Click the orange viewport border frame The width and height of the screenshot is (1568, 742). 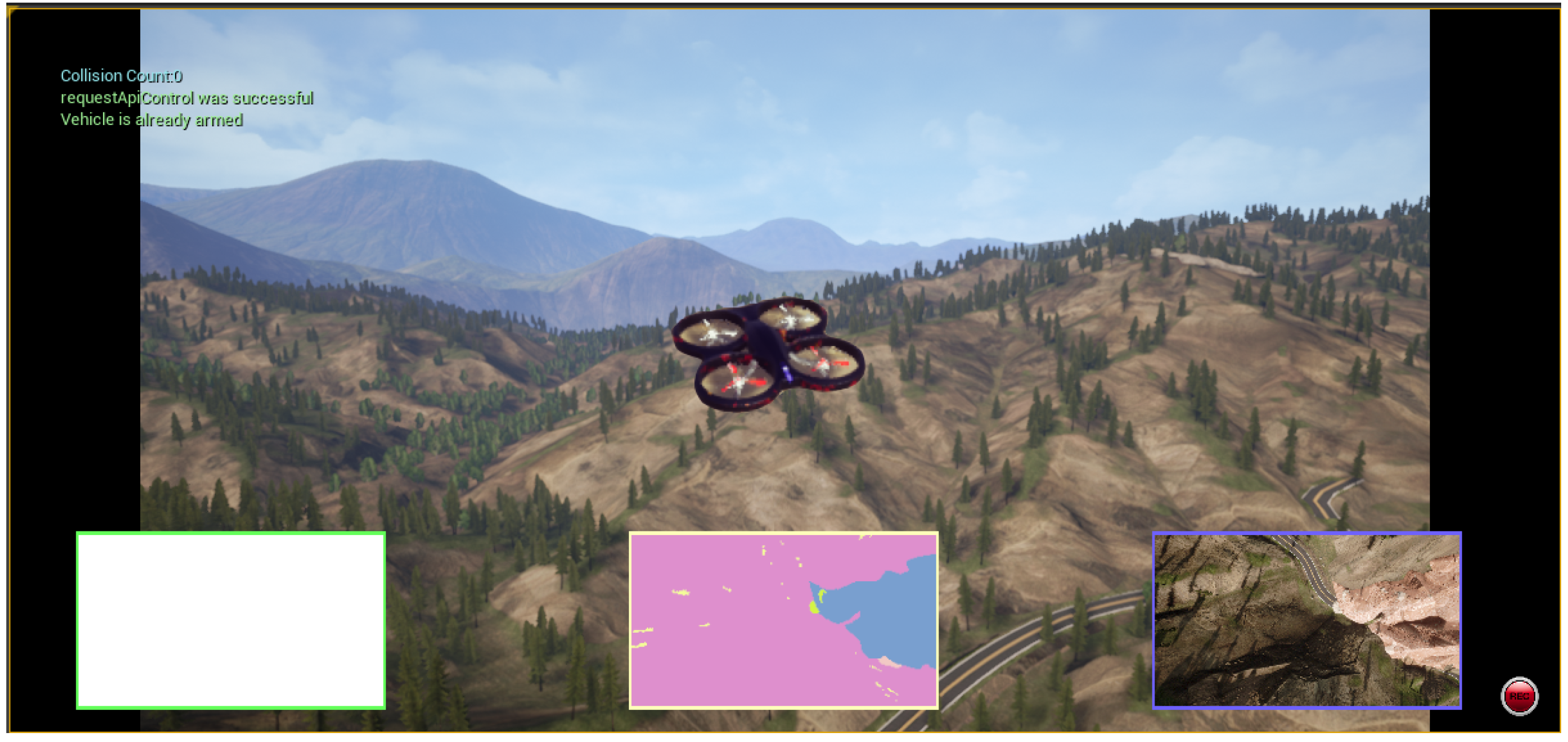point(784,10)
